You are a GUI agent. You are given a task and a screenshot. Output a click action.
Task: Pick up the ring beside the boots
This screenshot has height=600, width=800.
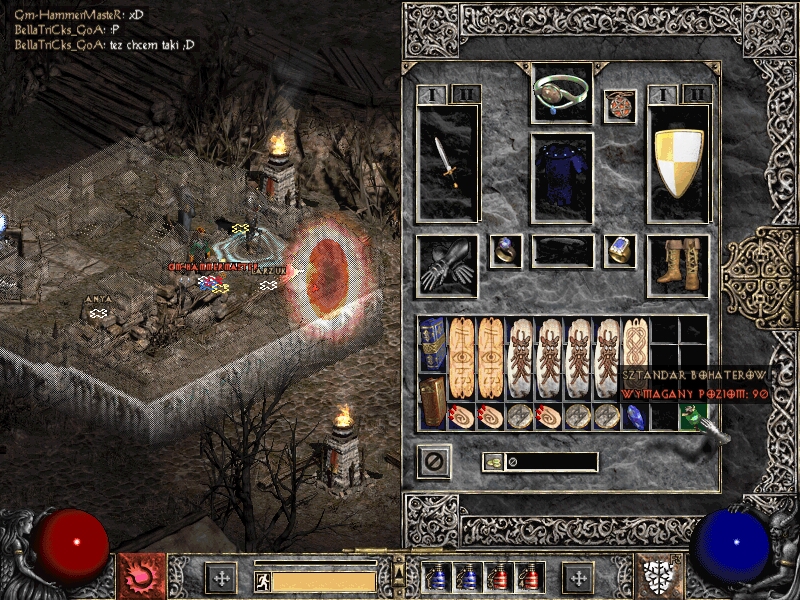tap(620, 251)
